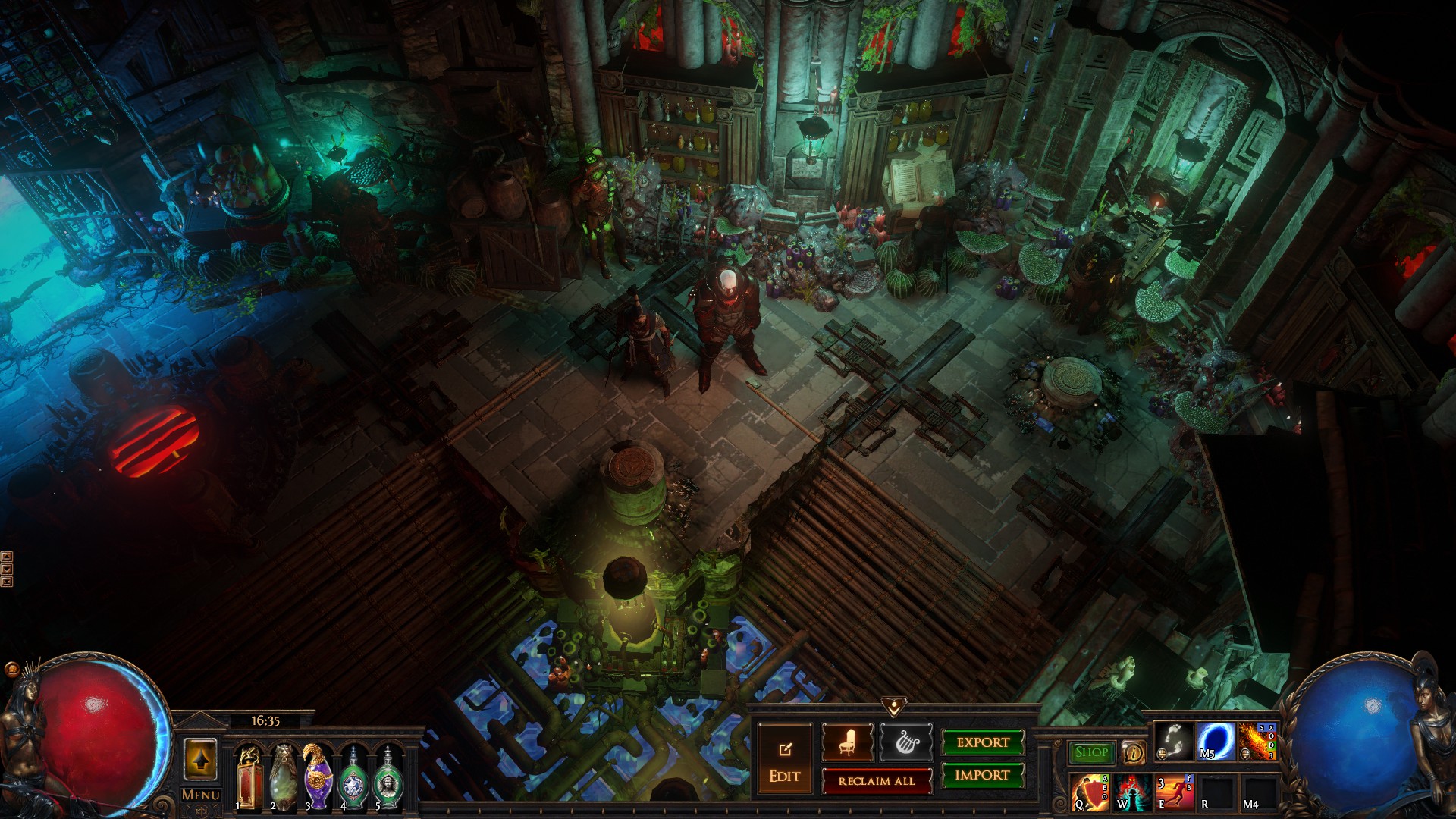Select the footprints movement skill slot
Viewport: 1456px width, 819px height.
(1173, 742)
